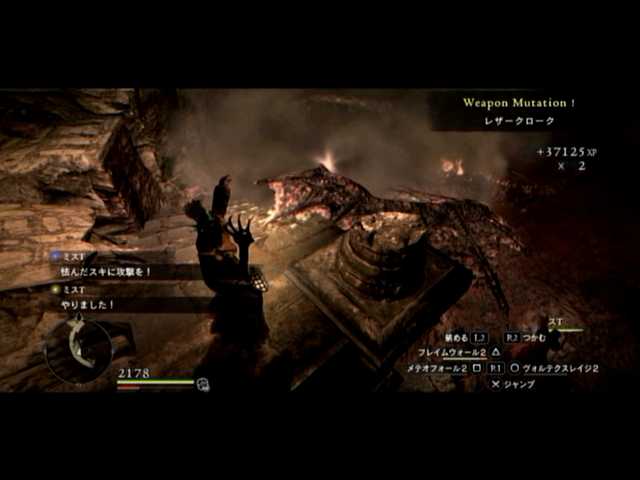Choose the メテオフォール2 skill label
Screen dimensions: 640x480
pyautogui.click(x=438, y=368)
